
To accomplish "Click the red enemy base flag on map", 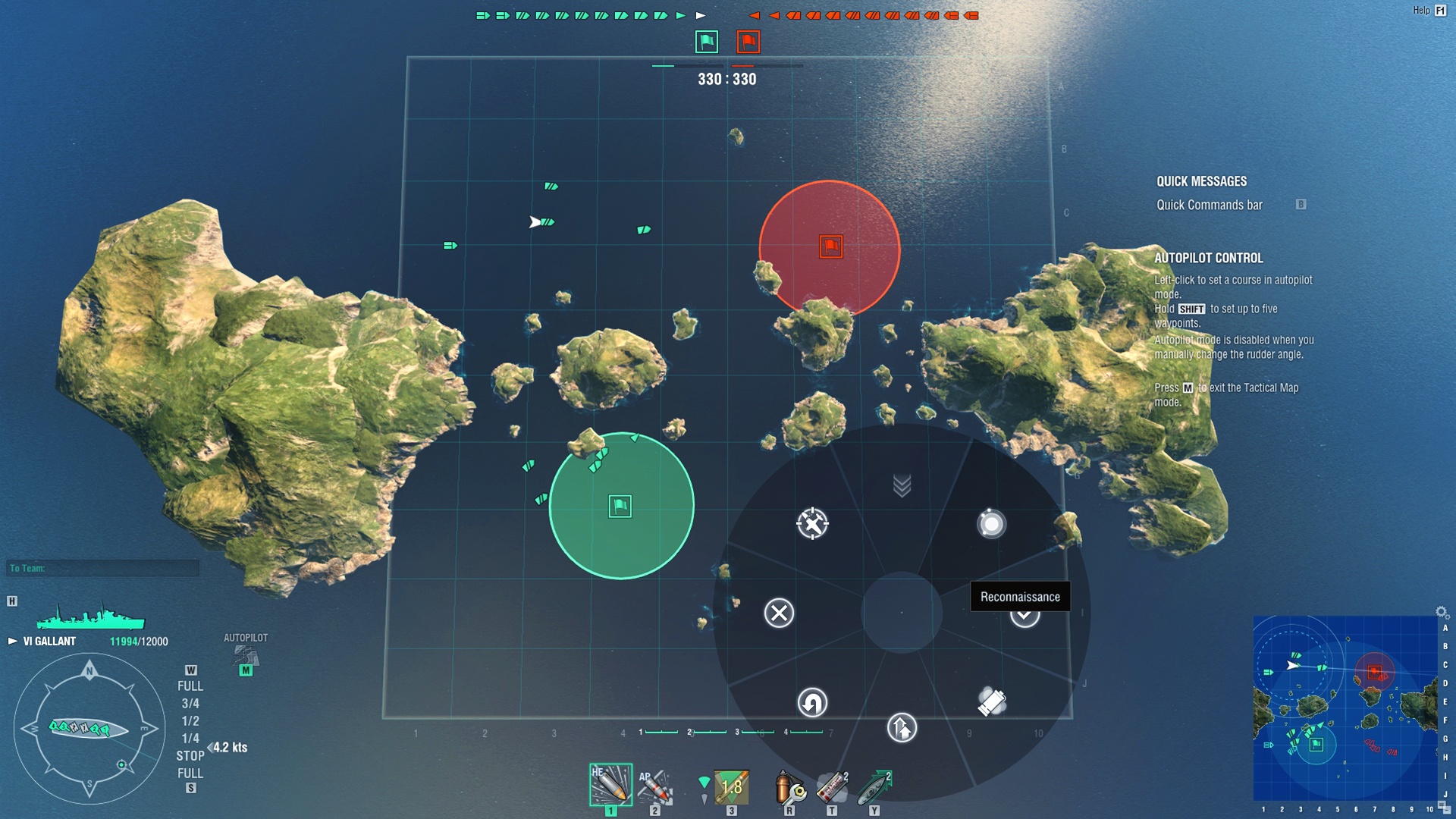I will click(830, 246).
